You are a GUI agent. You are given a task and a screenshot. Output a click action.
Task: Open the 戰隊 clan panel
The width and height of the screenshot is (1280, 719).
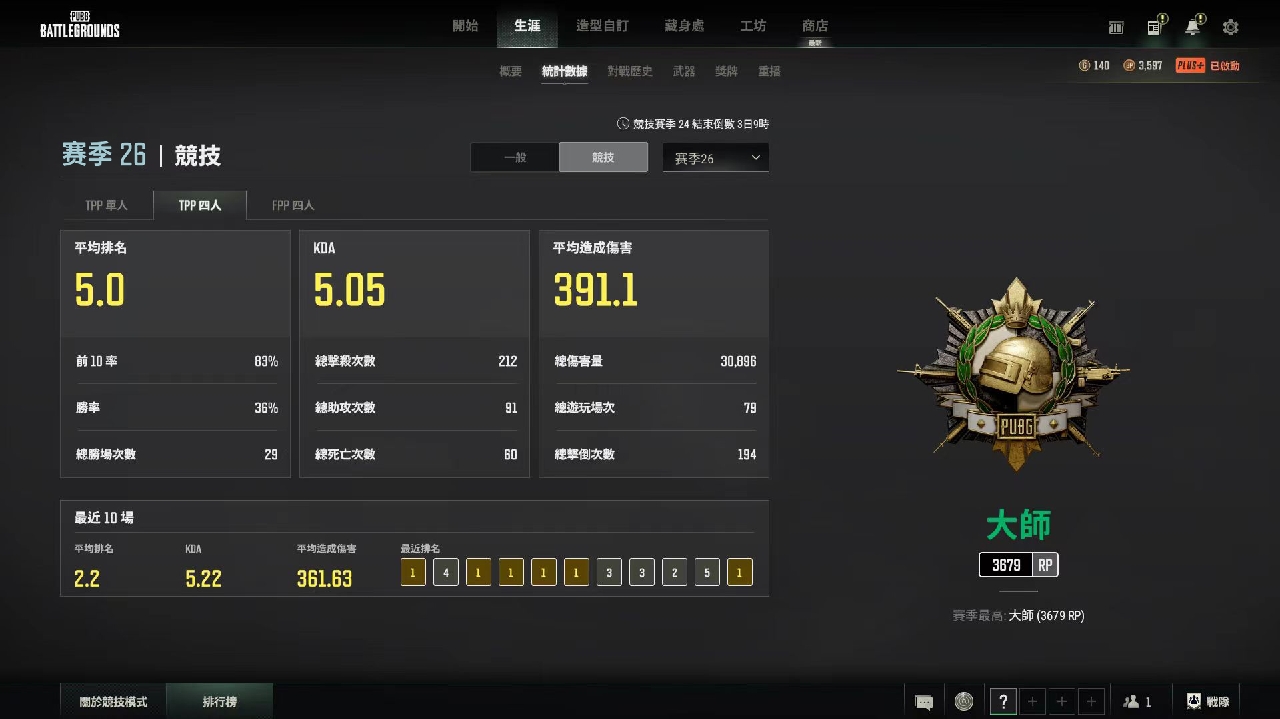click(1208, 702)
